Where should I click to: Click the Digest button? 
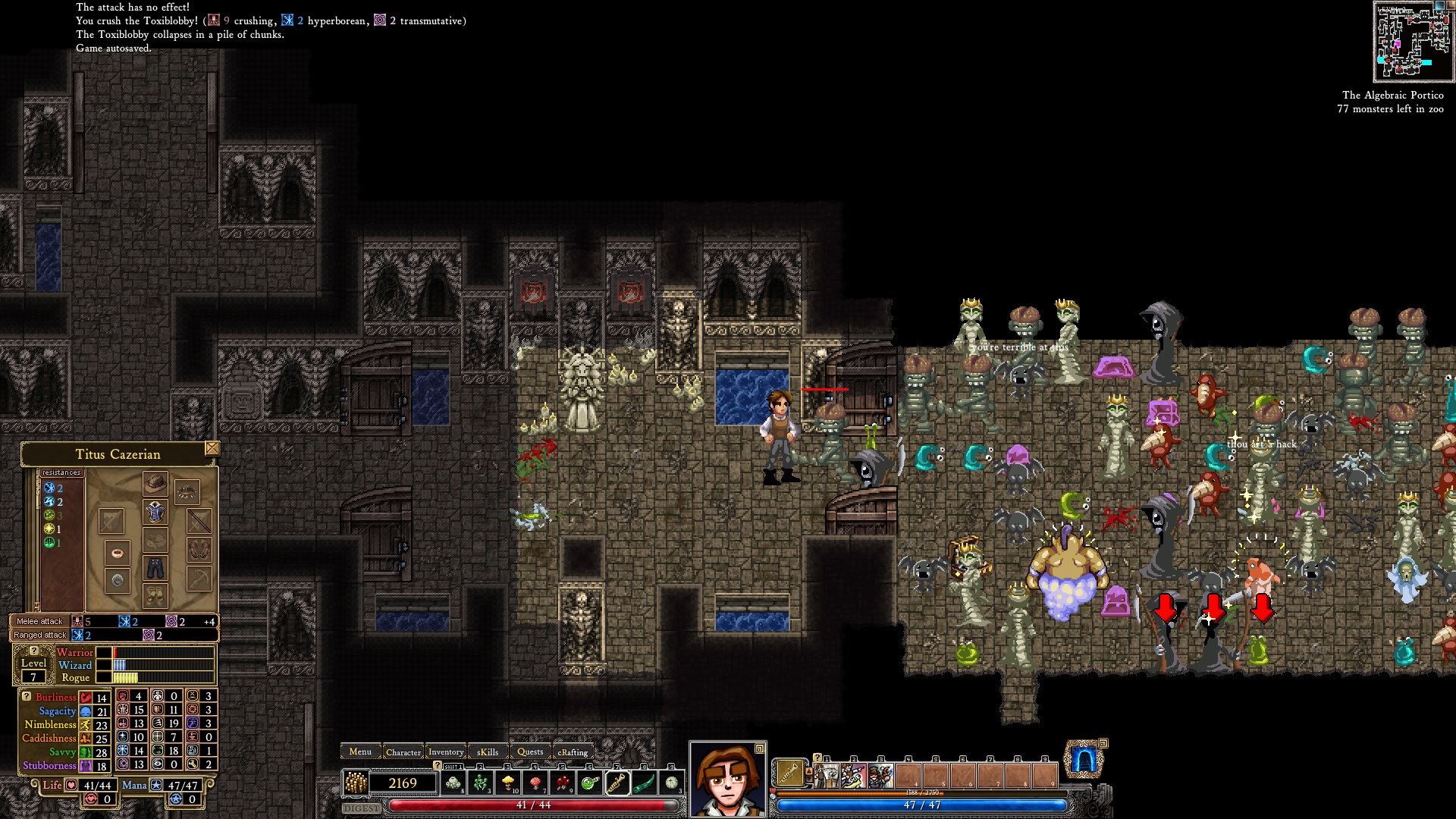click(362, 808)
